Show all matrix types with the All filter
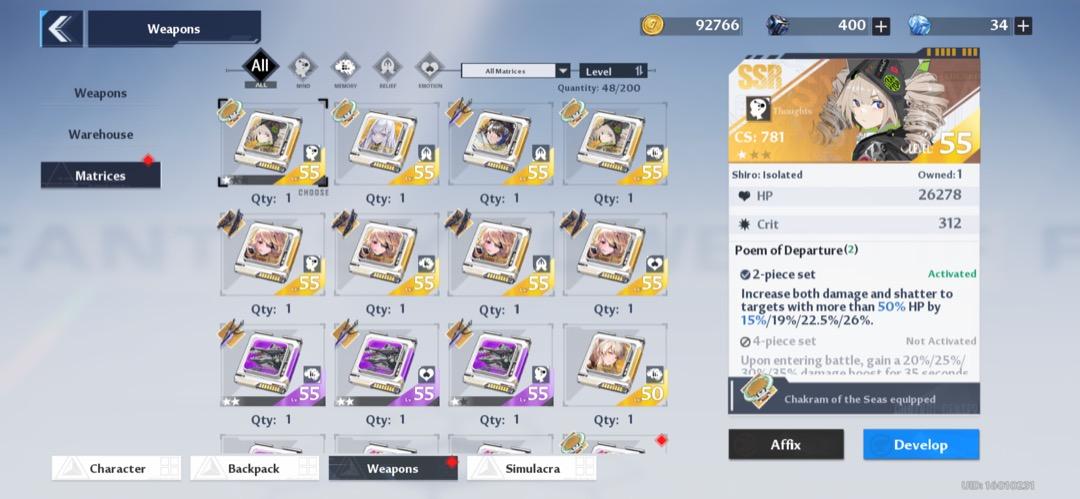The image size is (1080, 499). click(x=260, y=68)
